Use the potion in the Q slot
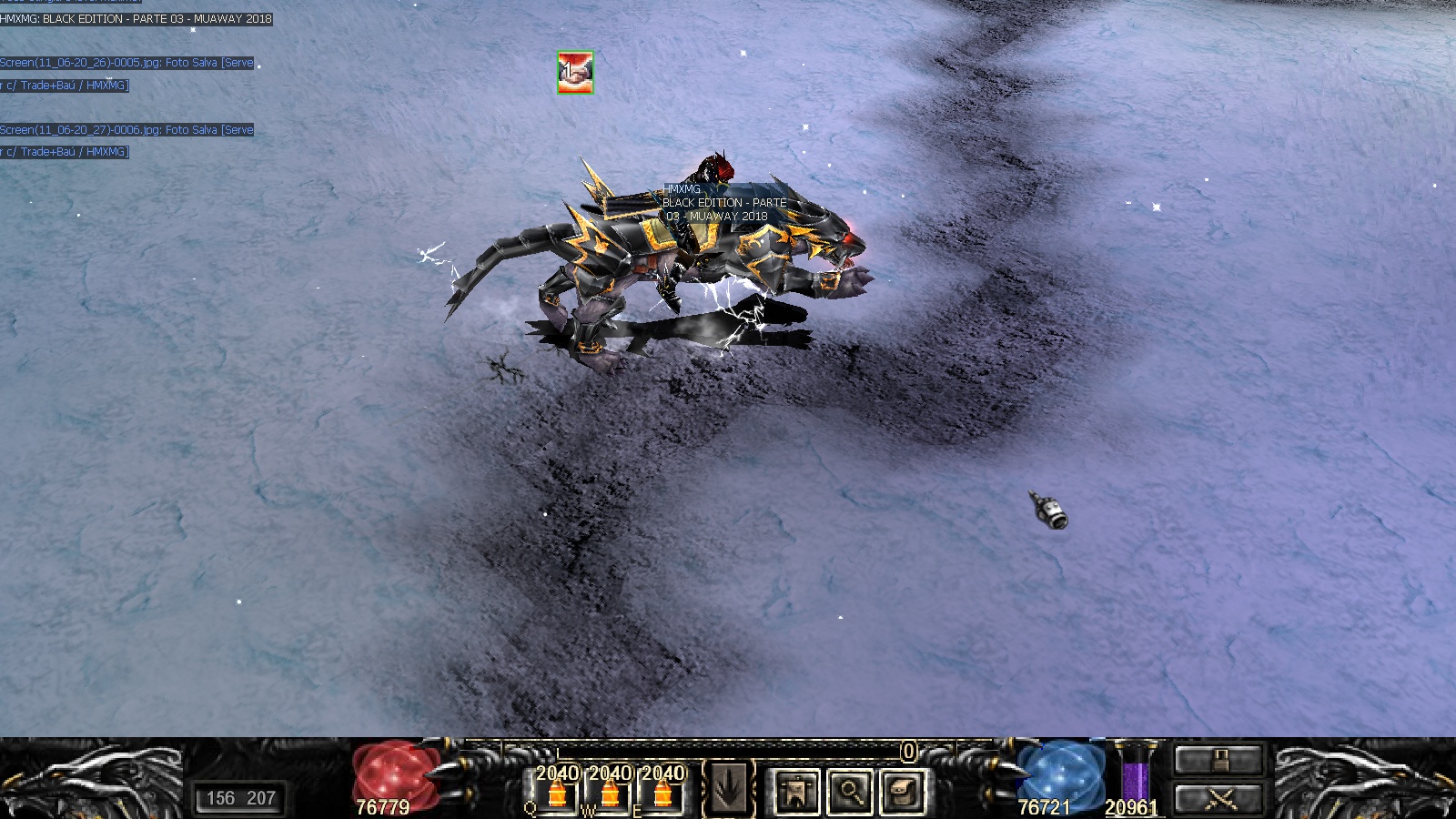Screen dimensions: 1456x819 click(558, 793)
